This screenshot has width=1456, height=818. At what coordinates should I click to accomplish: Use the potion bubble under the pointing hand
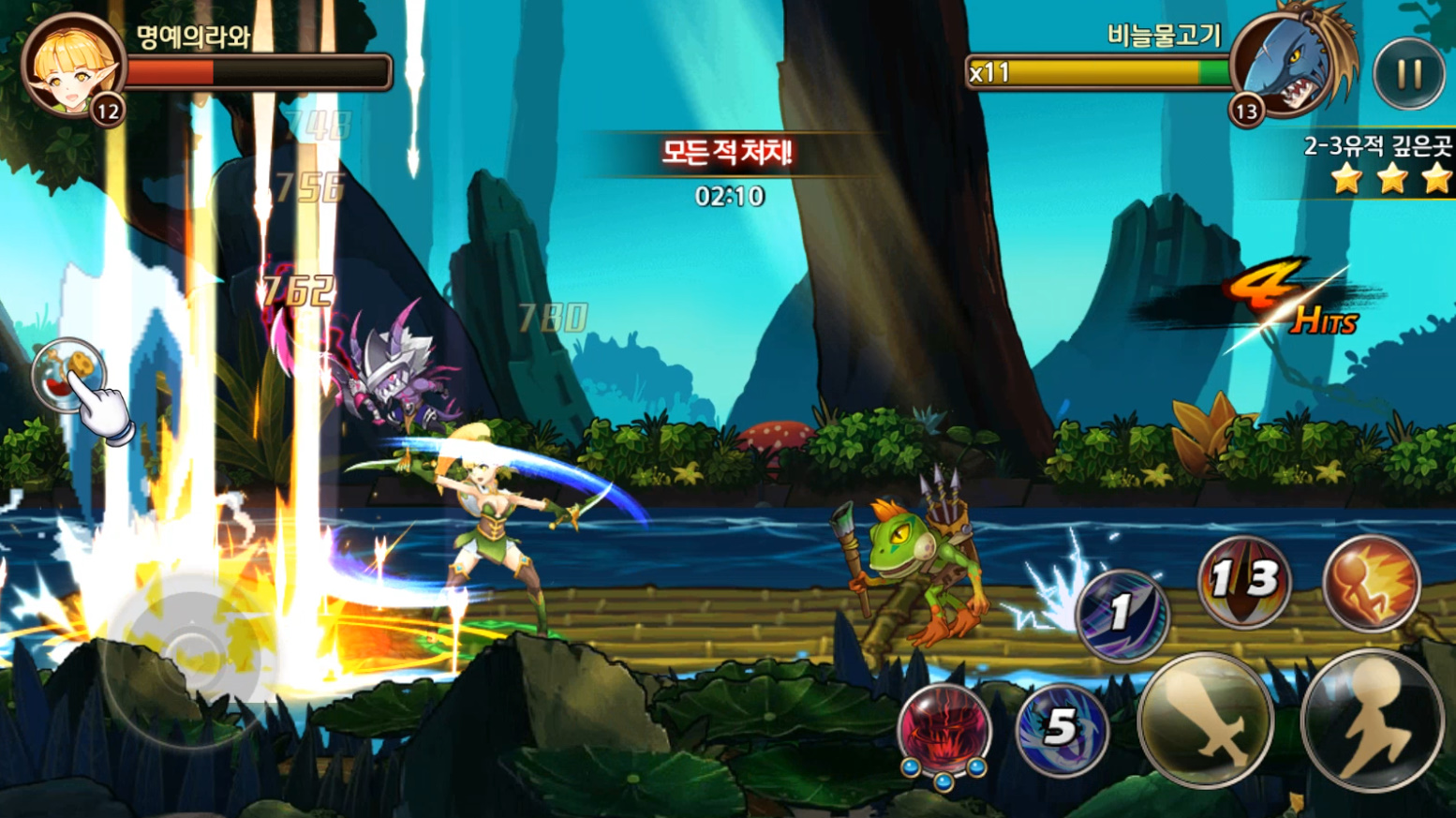click(67, 373)
